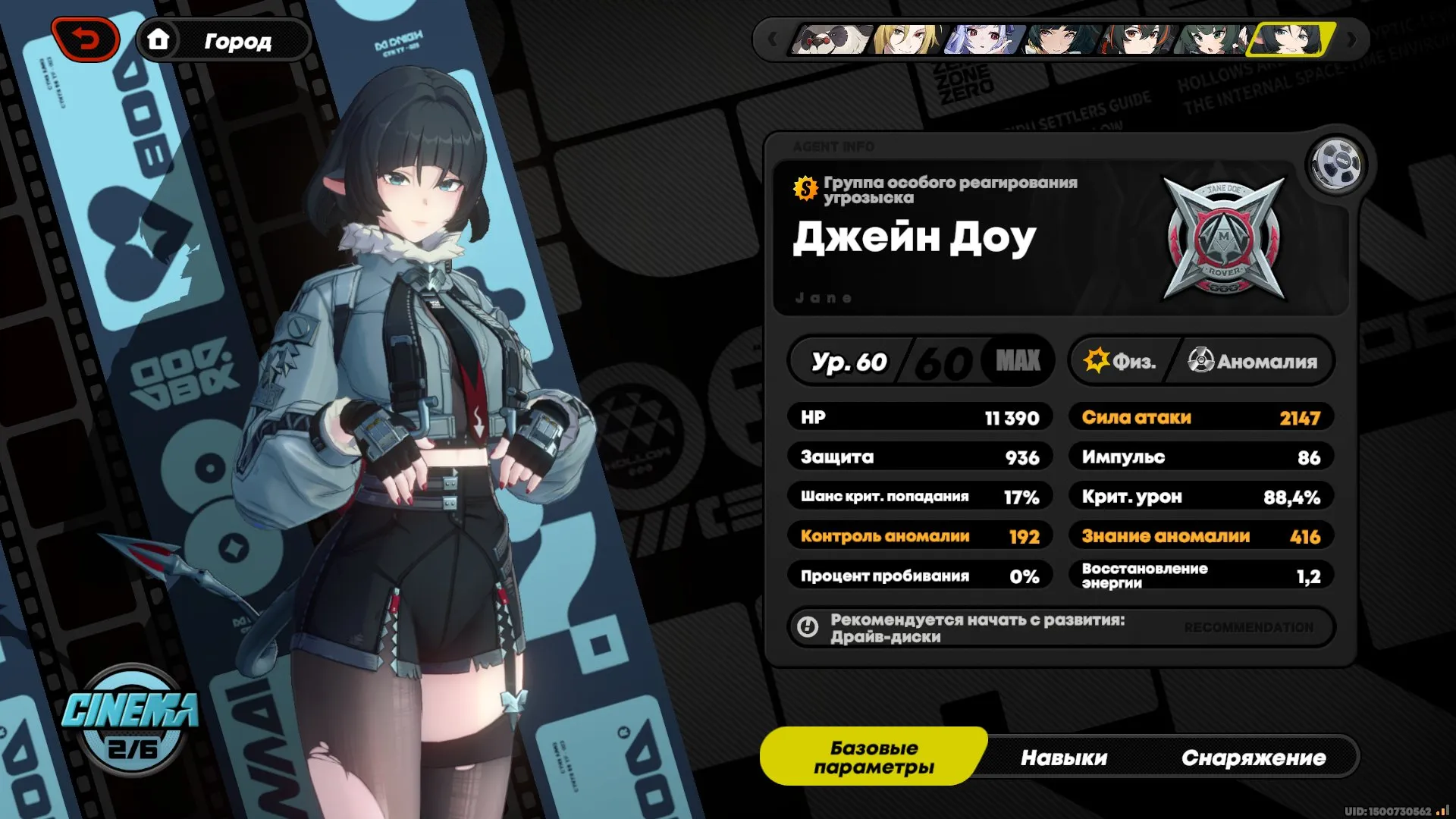Toggle the Сила атаки highlighted stat row
The image size is (1456, 819).
tap(1200, 417)
